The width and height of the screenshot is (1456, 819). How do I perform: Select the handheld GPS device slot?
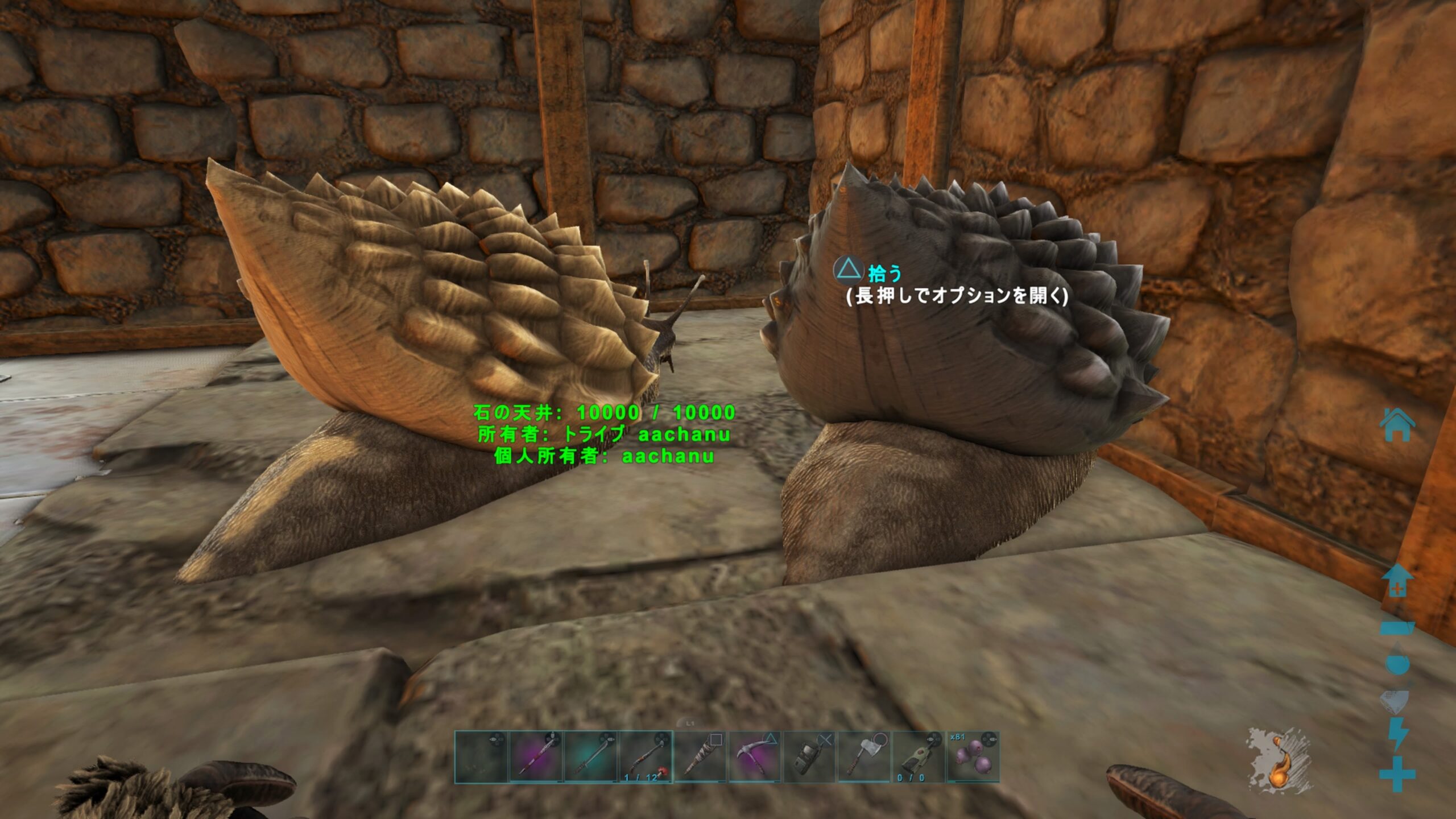coord(809,757)
